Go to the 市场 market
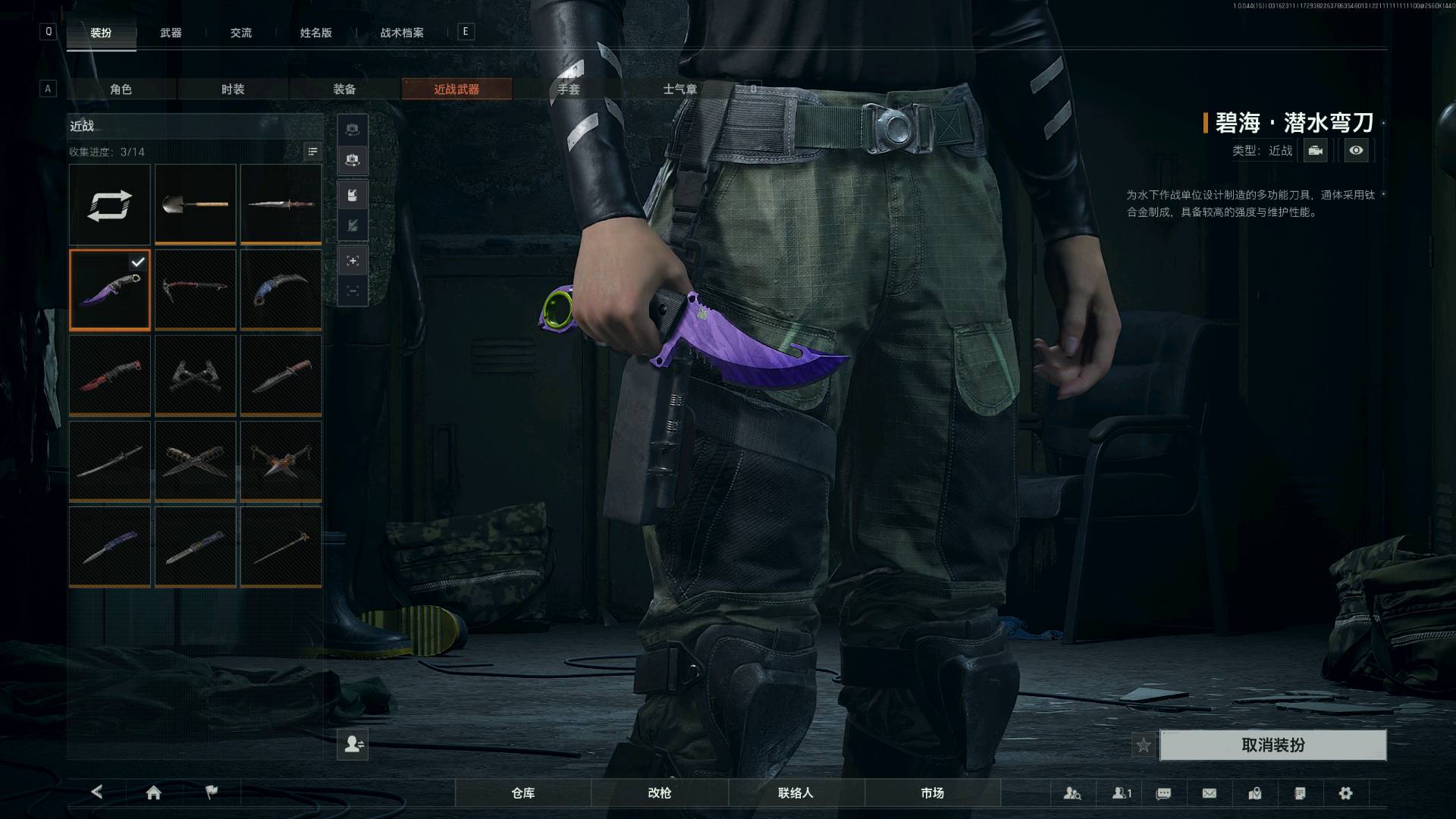 [x=932, y=793]
